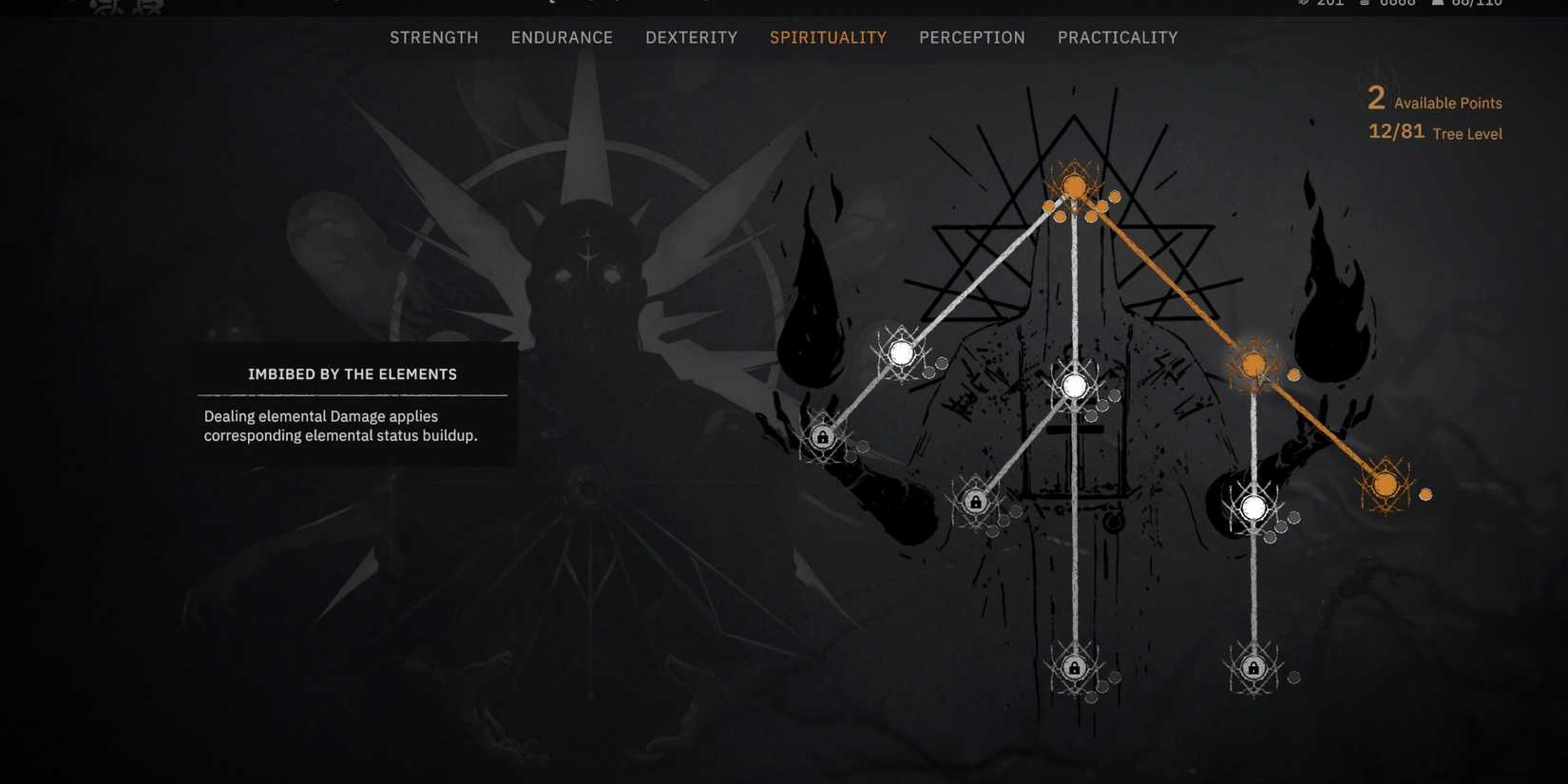Select the DEXTERITY tab
This screenshot has height=784, width=1568.
pyautogui.click(x=691, y=37)
